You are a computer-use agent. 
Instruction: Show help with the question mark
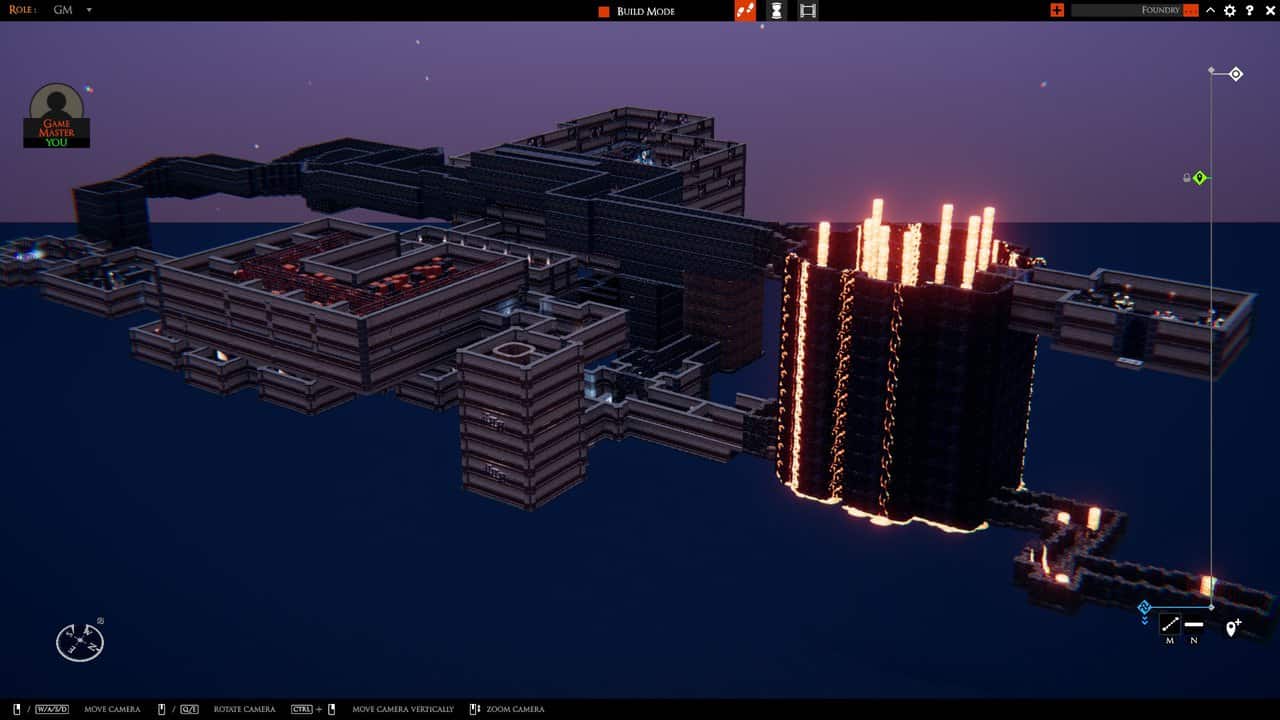pyautogui.click(x=1249, y=10)
